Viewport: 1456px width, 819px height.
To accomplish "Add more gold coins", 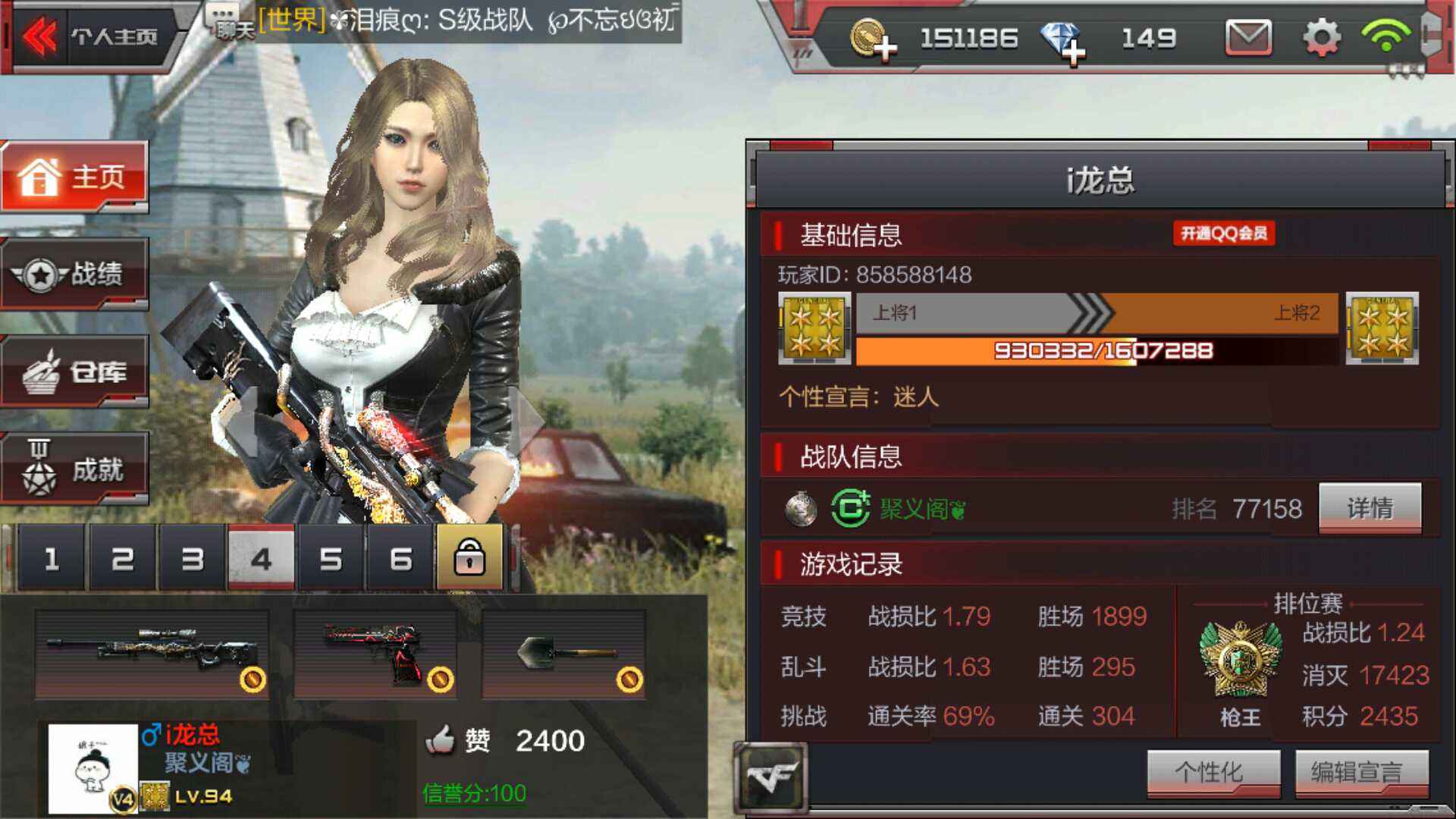I will click(874, 39).
